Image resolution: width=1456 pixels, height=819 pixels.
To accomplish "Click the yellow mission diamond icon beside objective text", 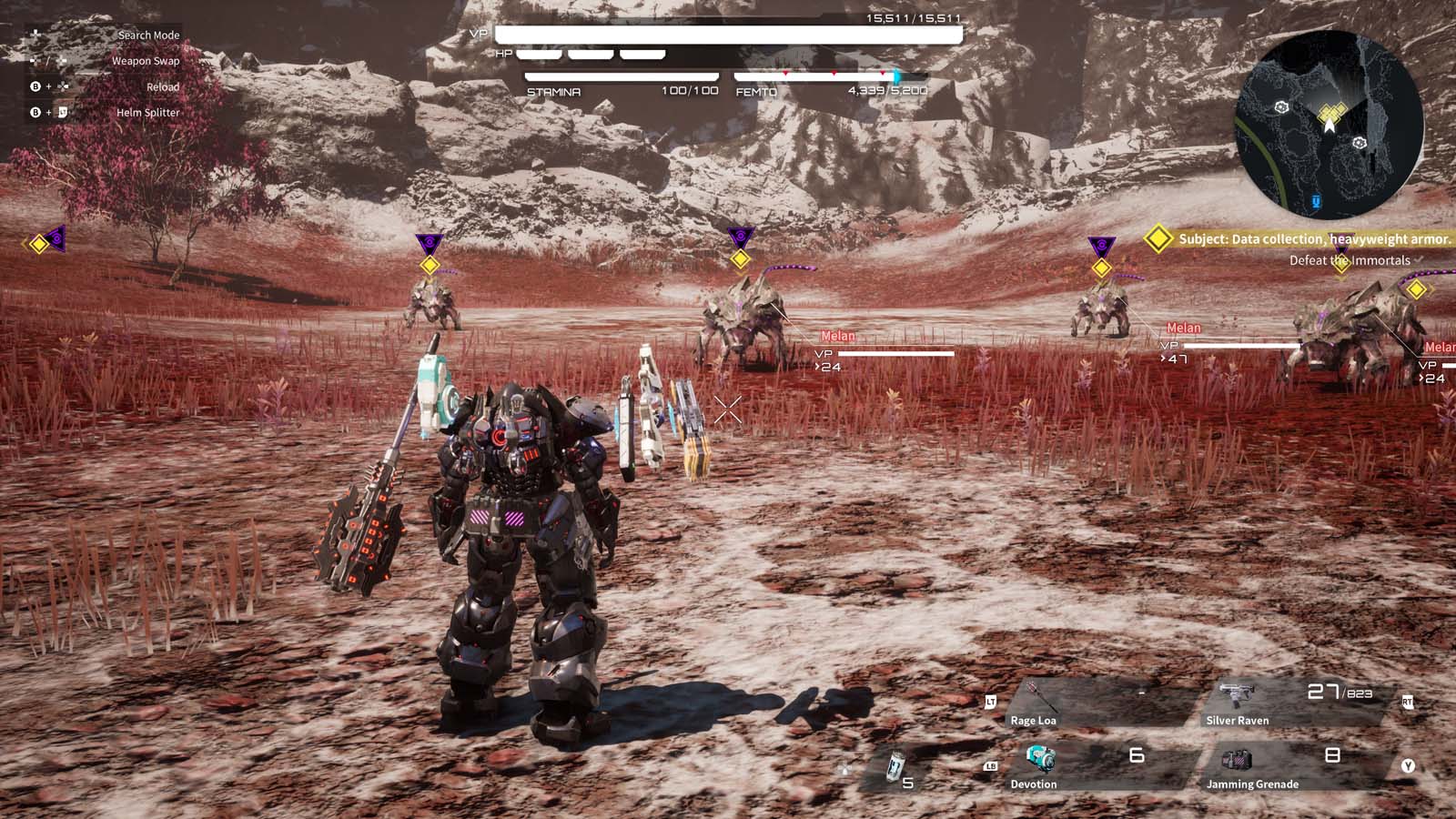I will 1158,240.
